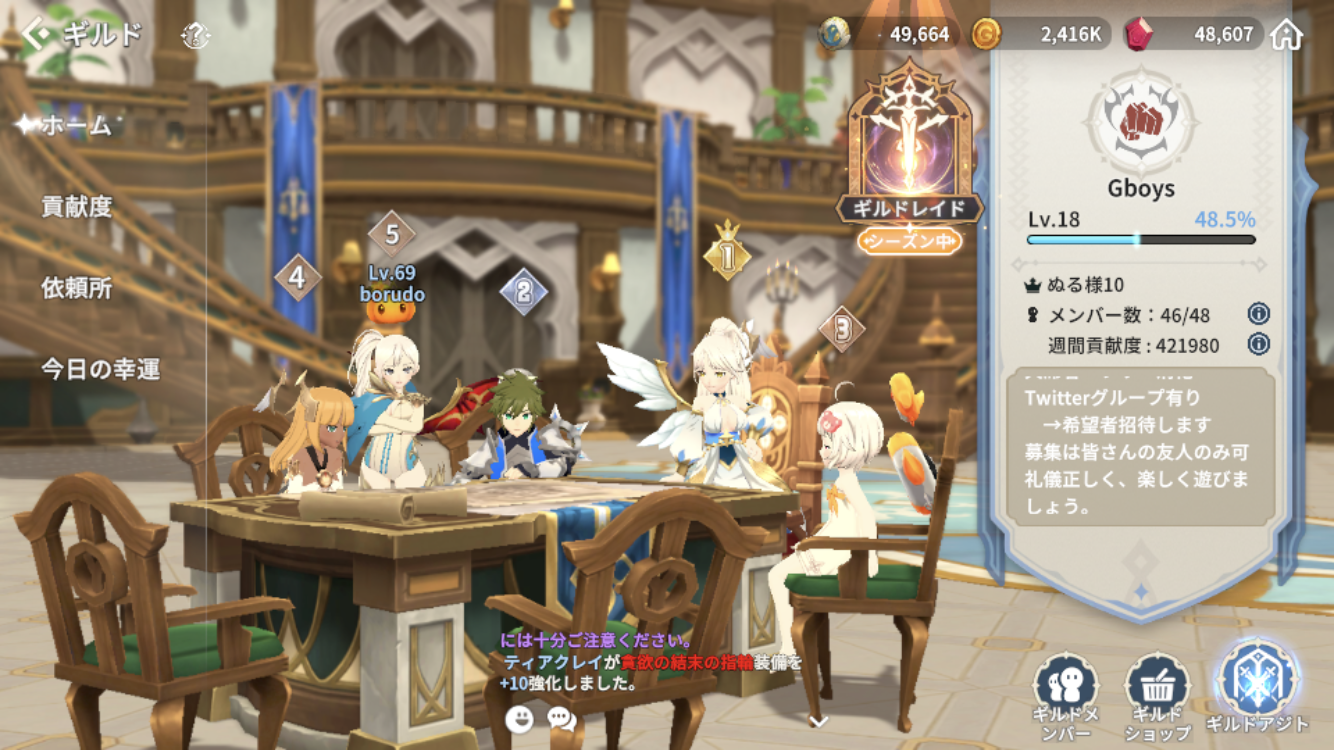Tap the red gem currency counter
Screen dimensions: 1334x750
tap(1192, 35)
